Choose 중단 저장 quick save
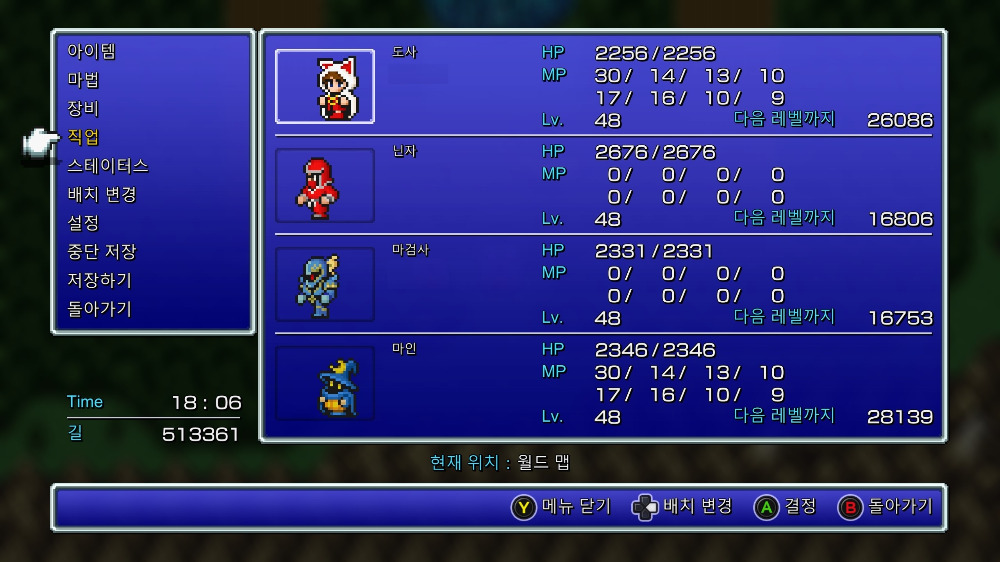Viewport: 1000px width, 562px height. (102, 252)
